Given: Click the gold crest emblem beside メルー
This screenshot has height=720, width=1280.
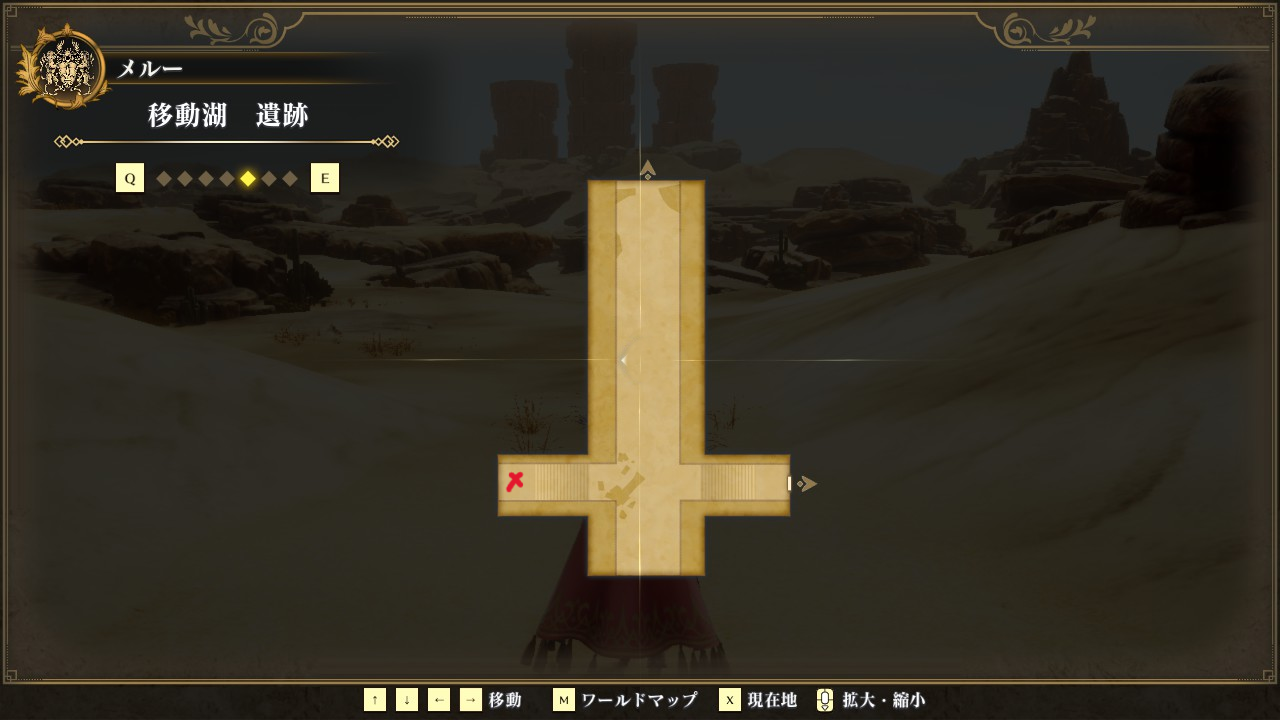Looking at the screenshot, I should pos(63,68).
